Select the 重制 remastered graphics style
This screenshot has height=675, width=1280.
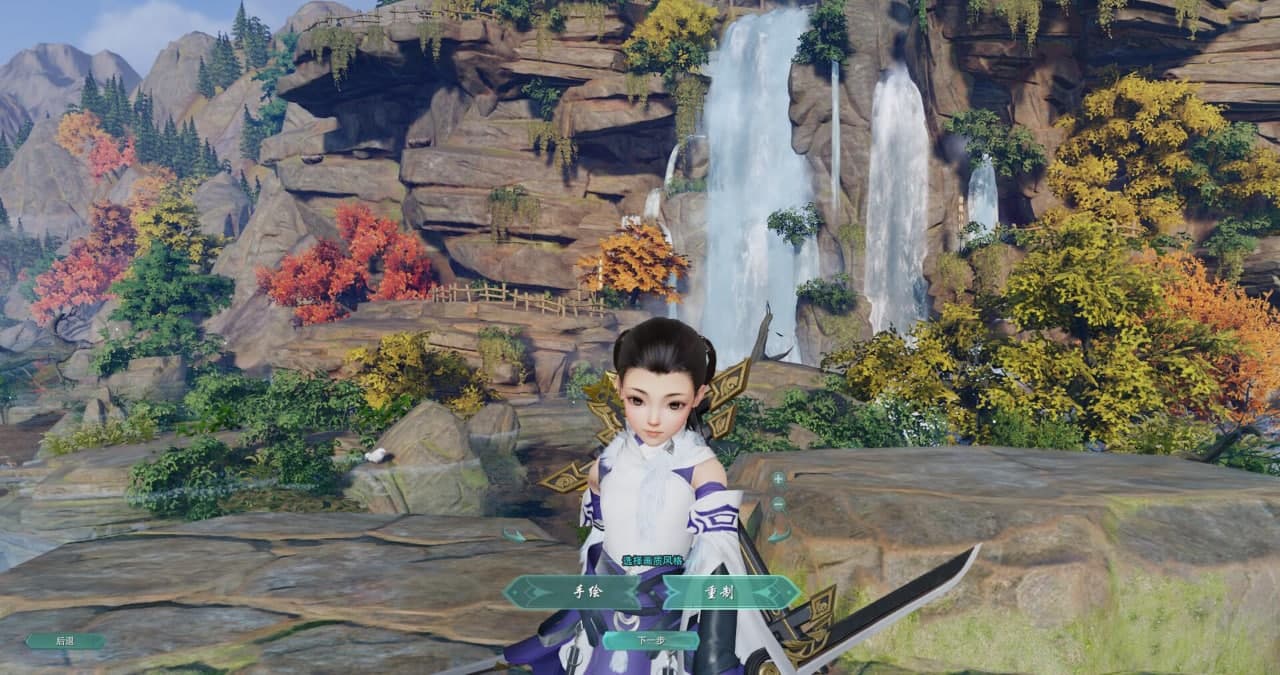720,592
